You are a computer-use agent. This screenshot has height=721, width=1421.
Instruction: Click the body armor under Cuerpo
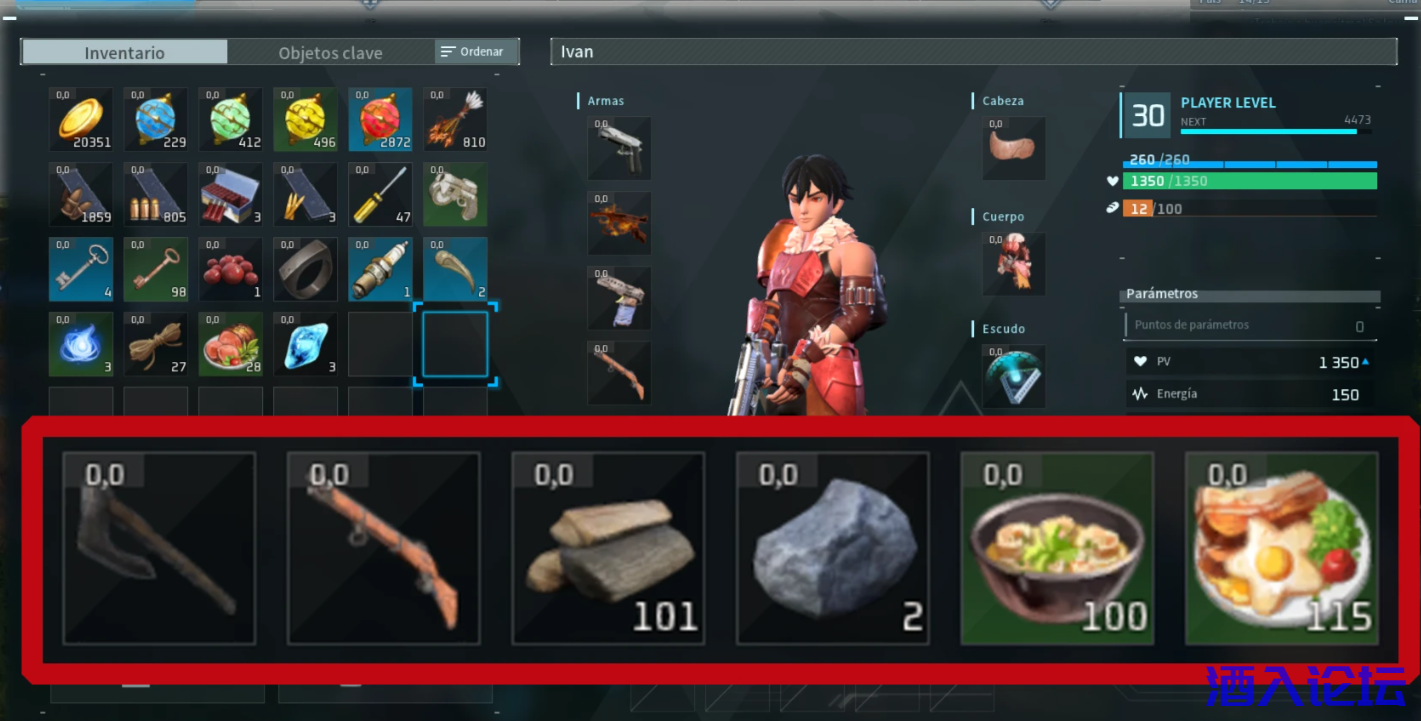pyautogui.click(x=1013, y=264)
